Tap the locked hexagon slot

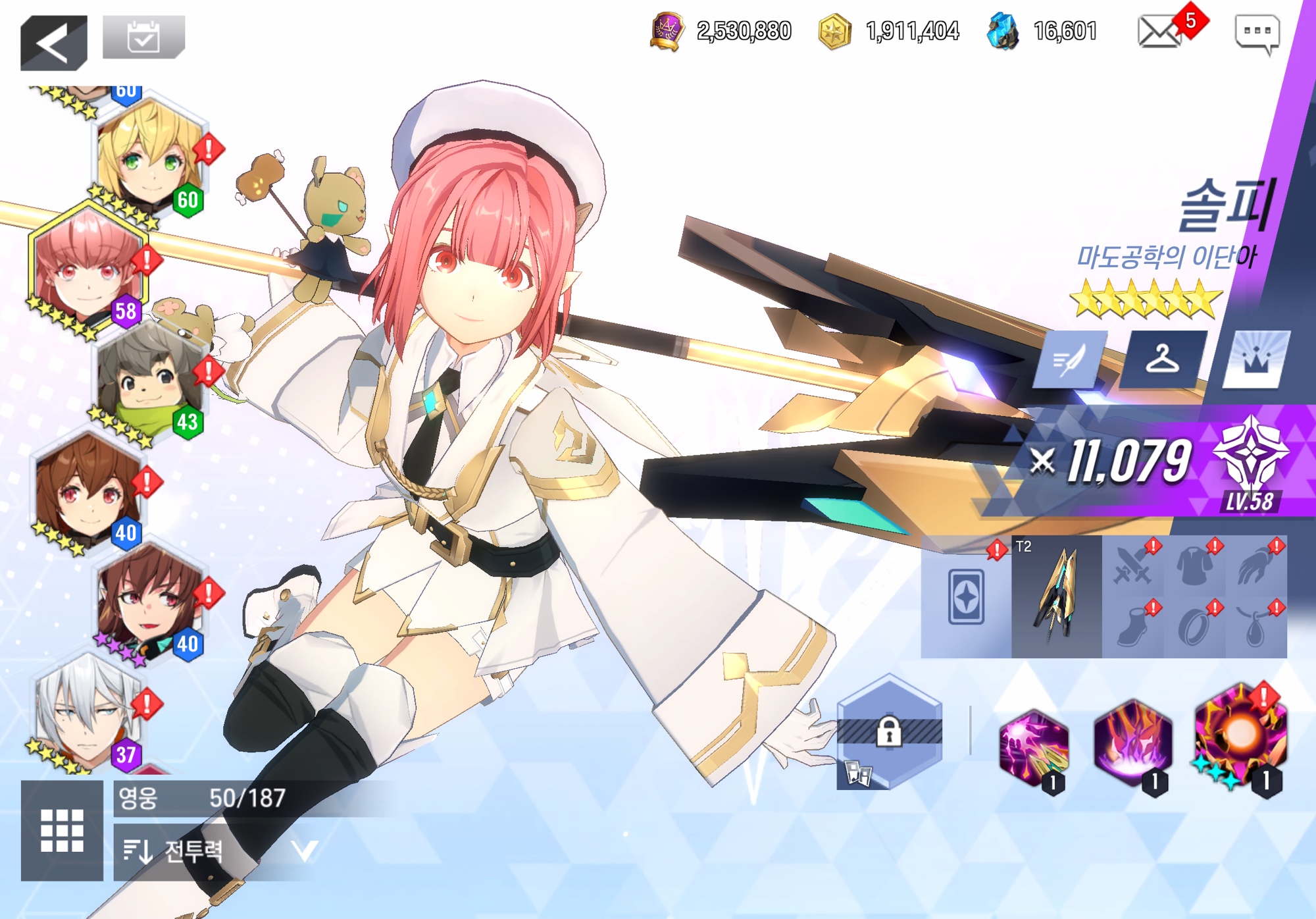tap(889, 732)
